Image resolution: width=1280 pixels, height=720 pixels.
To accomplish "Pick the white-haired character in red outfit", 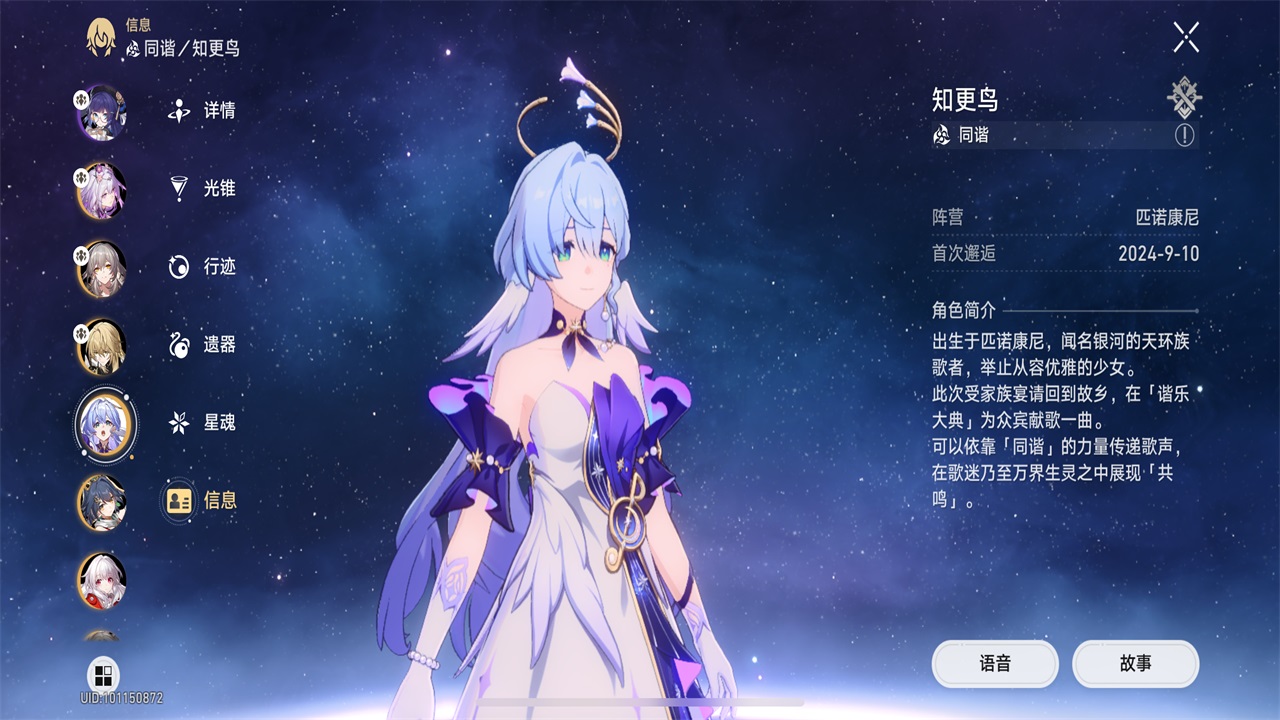I will (x=102, y=580).
